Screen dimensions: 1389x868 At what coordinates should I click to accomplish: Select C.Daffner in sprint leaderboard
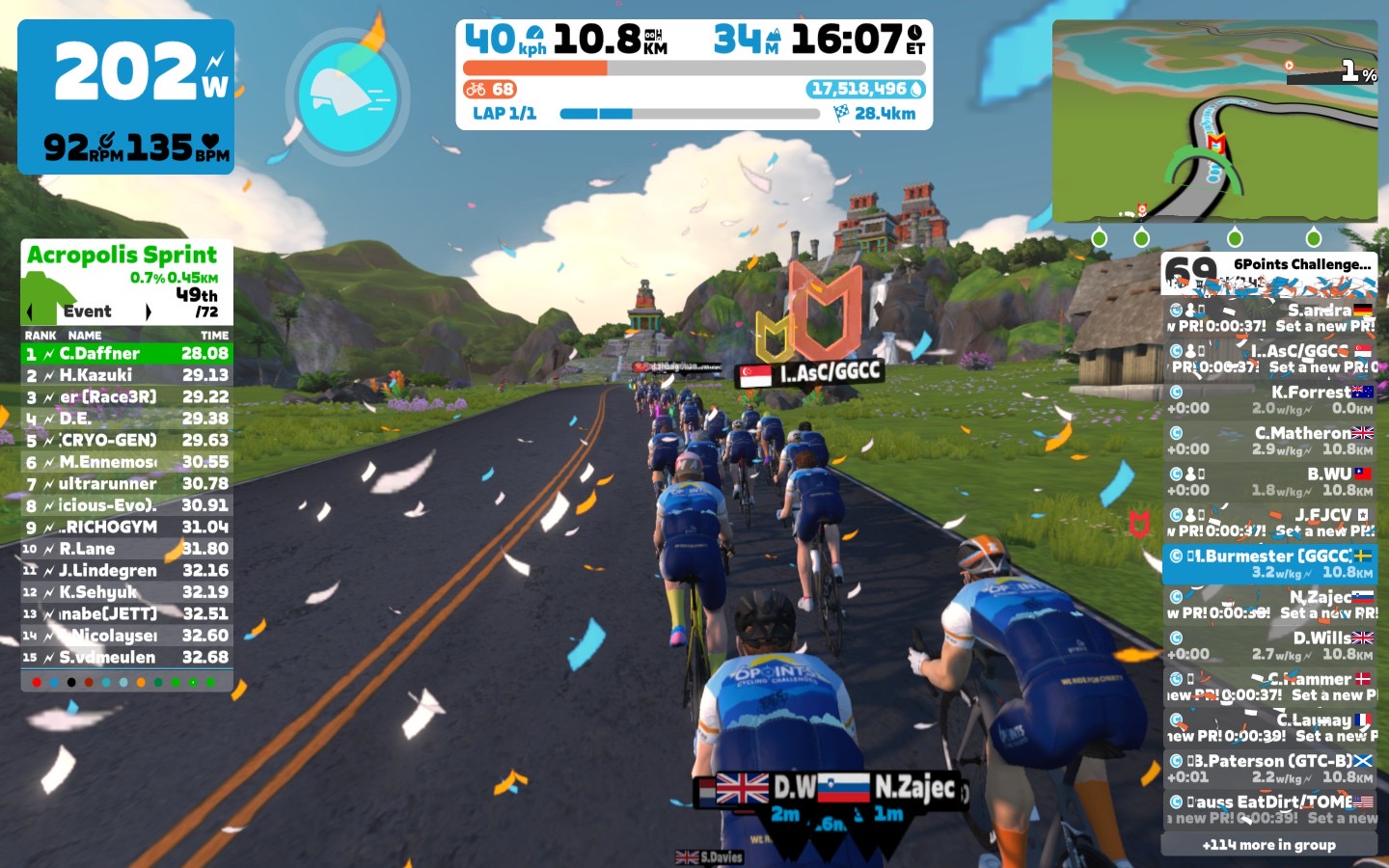126,354
